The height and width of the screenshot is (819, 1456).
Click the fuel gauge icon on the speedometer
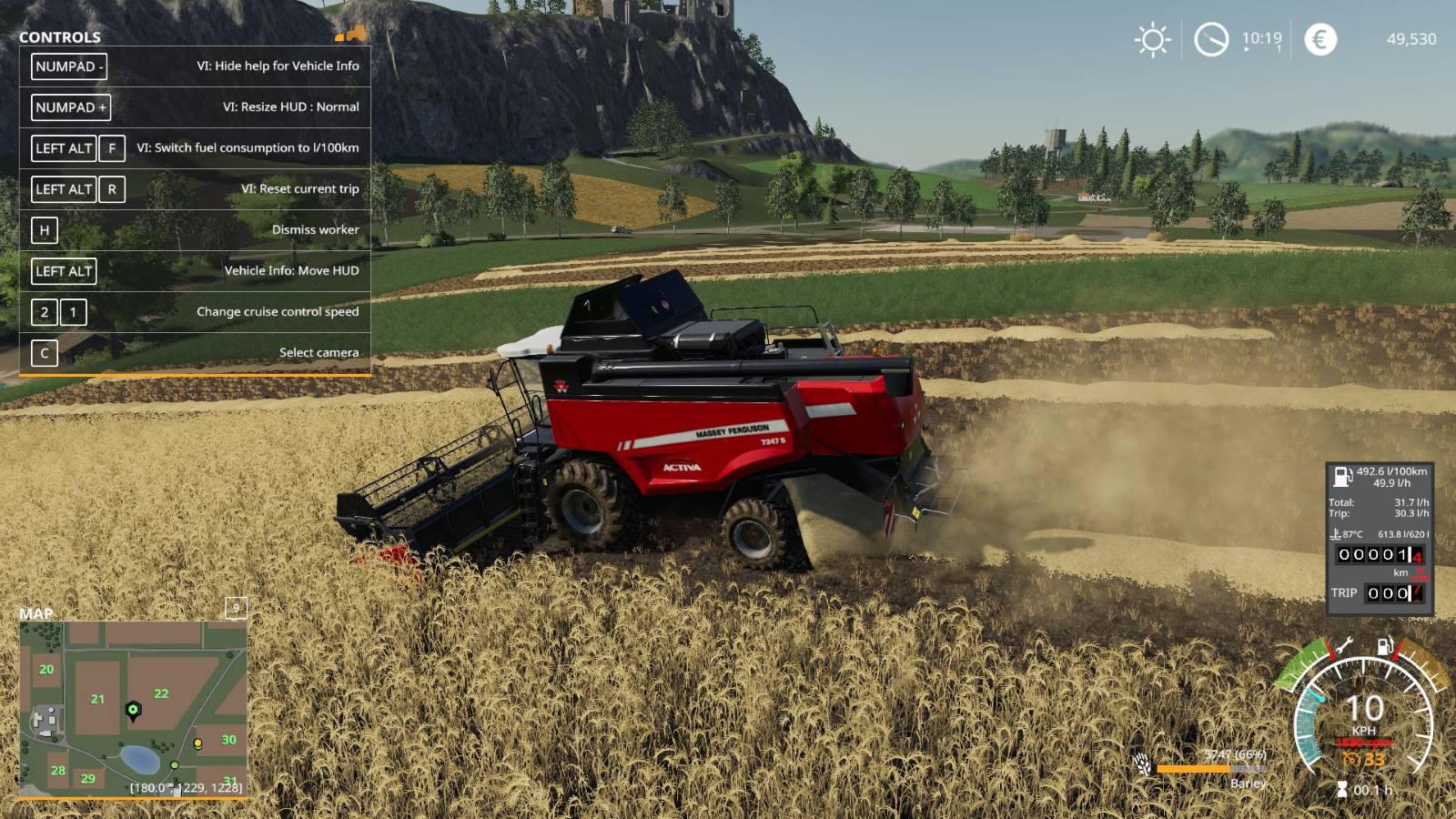1385,647
